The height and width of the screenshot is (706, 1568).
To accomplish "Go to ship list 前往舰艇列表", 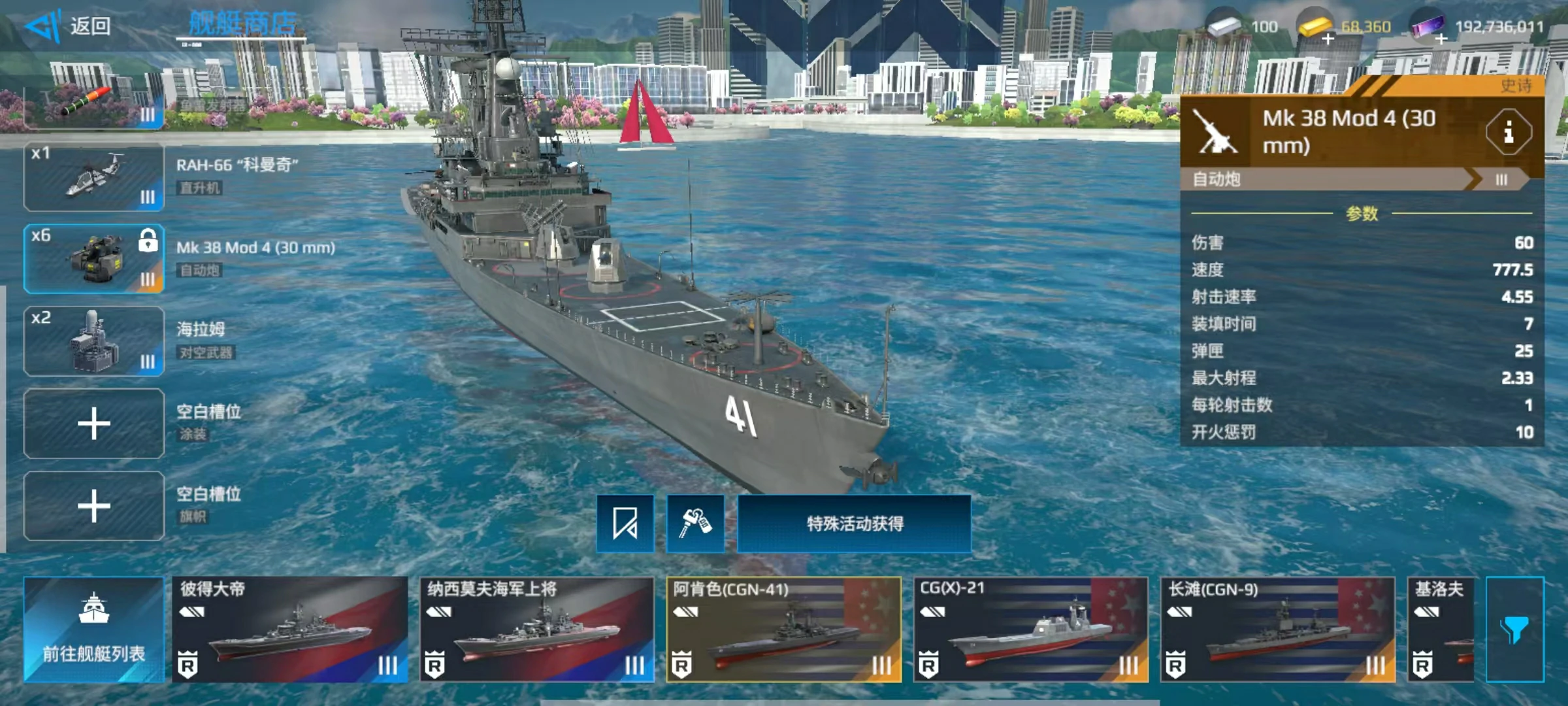I will pos(94,630).
